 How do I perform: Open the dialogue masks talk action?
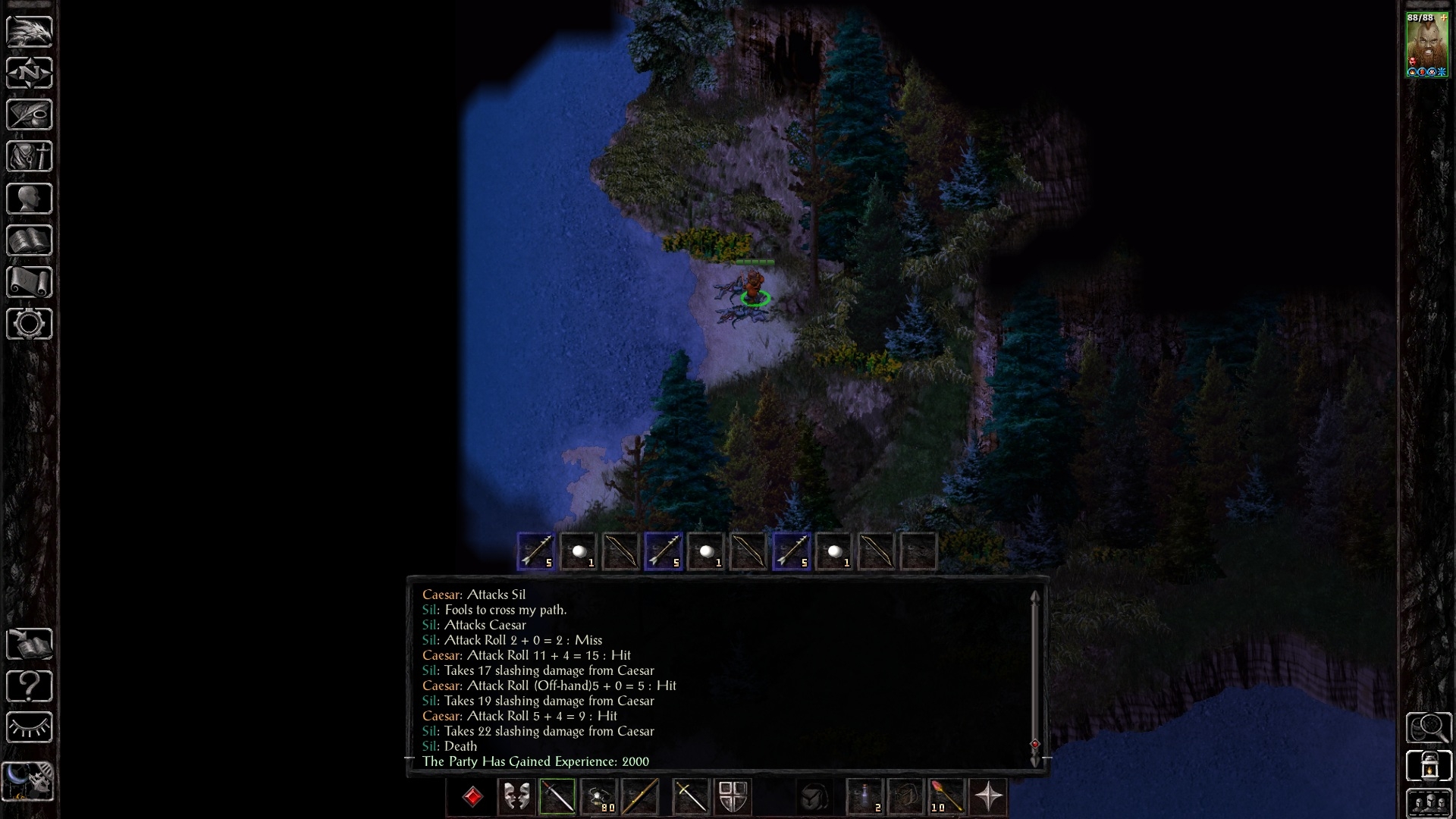tap(516, 797)
